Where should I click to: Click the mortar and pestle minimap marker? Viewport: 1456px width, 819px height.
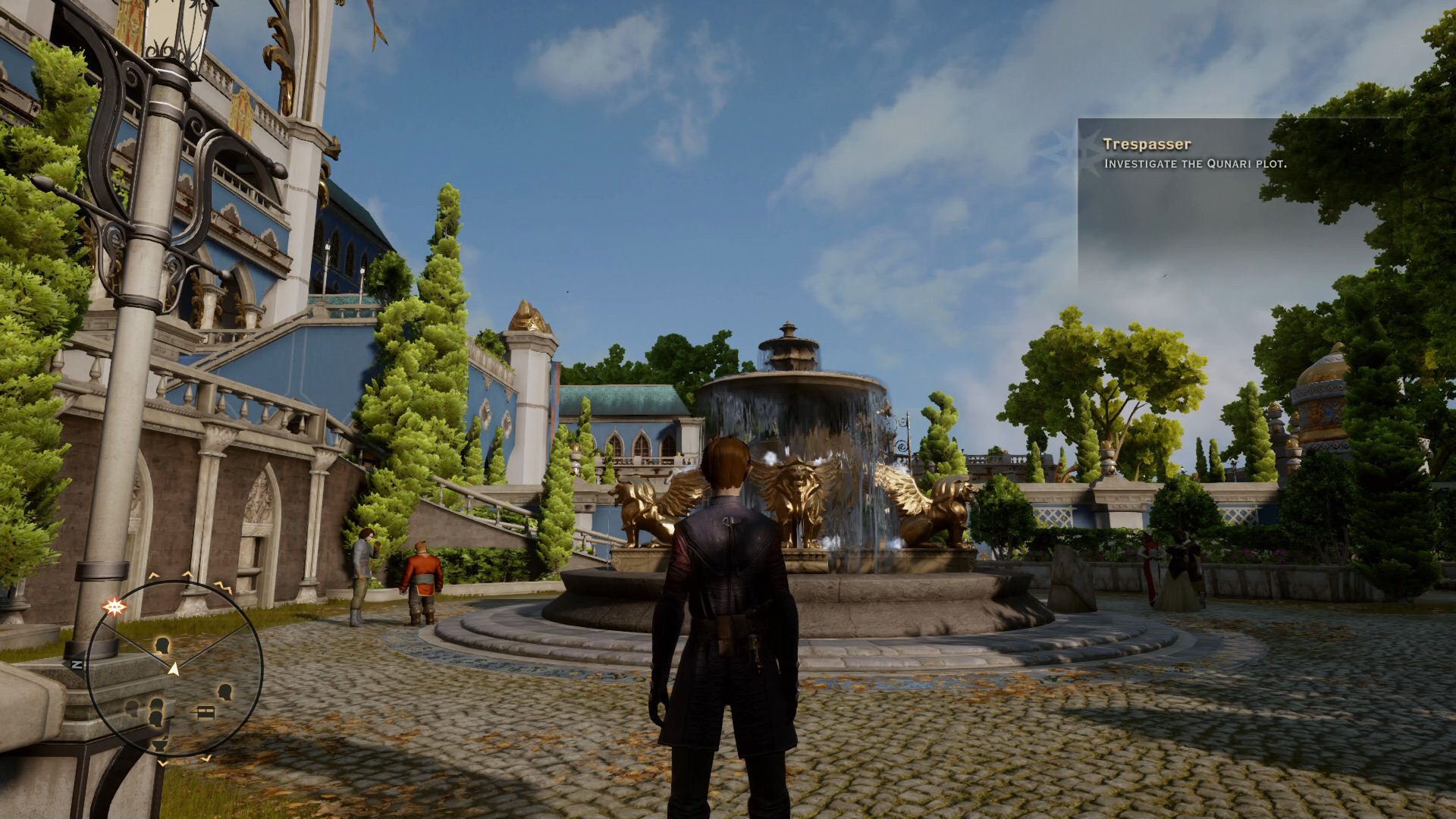(x=159, y=743)
